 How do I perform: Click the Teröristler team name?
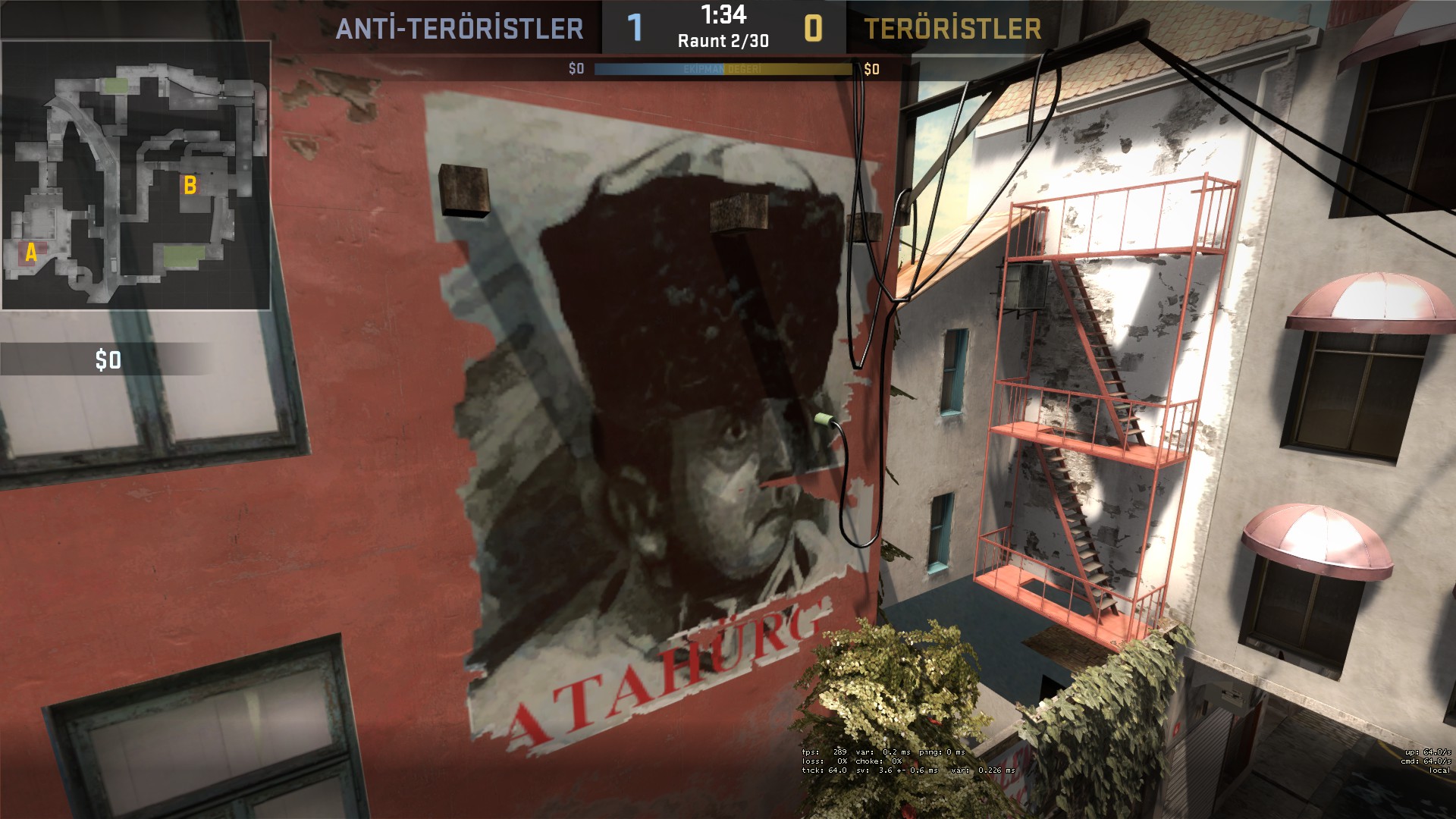pyautogui.click(x=952, y=29)
